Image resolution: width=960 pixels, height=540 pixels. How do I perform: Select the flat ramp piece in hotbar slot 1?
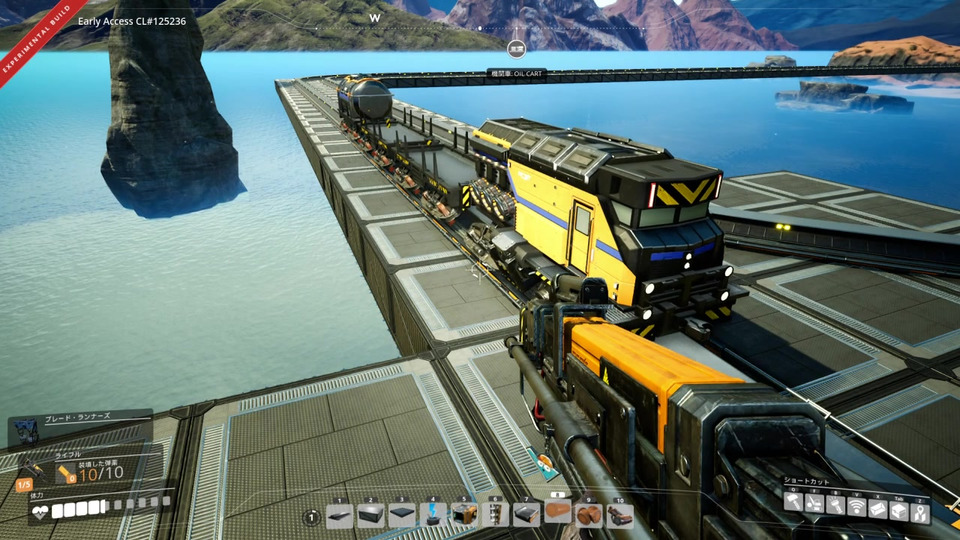coord(340,516)
